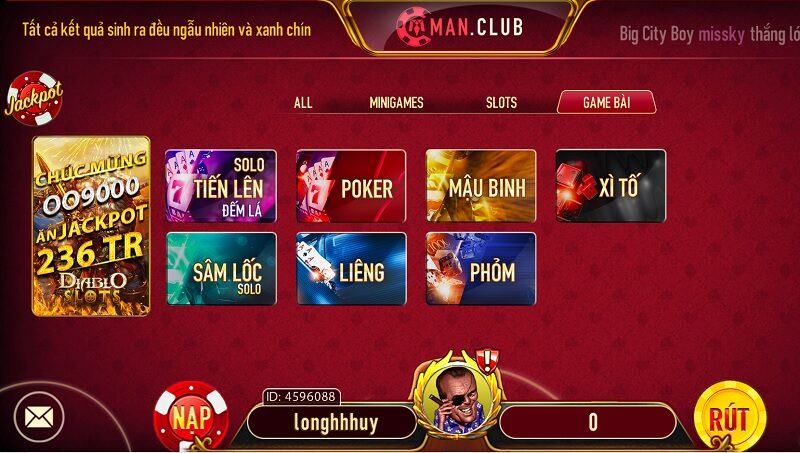Choose the Mậu Binh game
This screenshot has width=800, height=453.
click(481, 186)
